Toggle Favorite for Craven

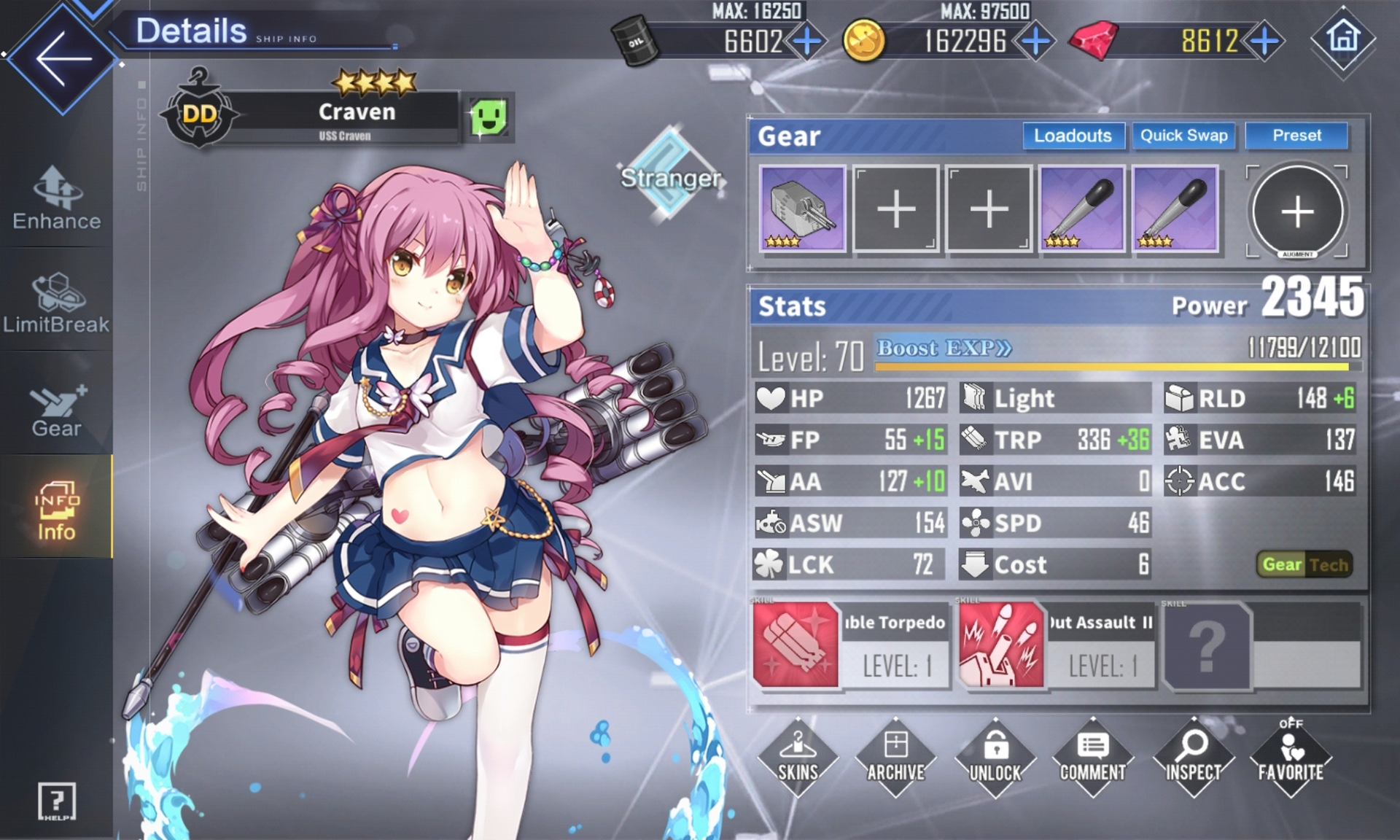click(x=1290, y=757)
